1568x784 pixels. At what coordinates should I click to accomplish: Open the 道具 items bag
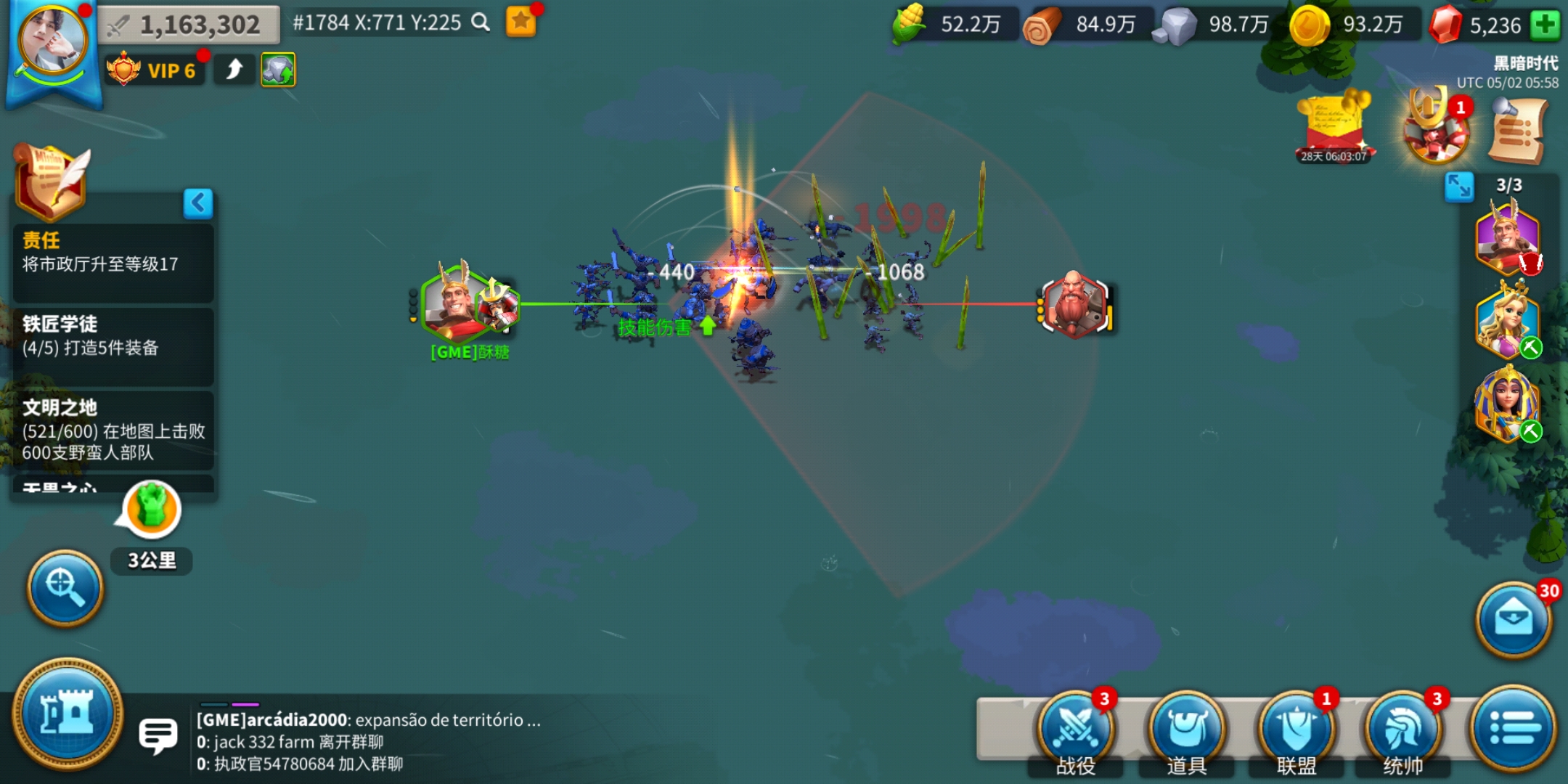[1187, 730]
